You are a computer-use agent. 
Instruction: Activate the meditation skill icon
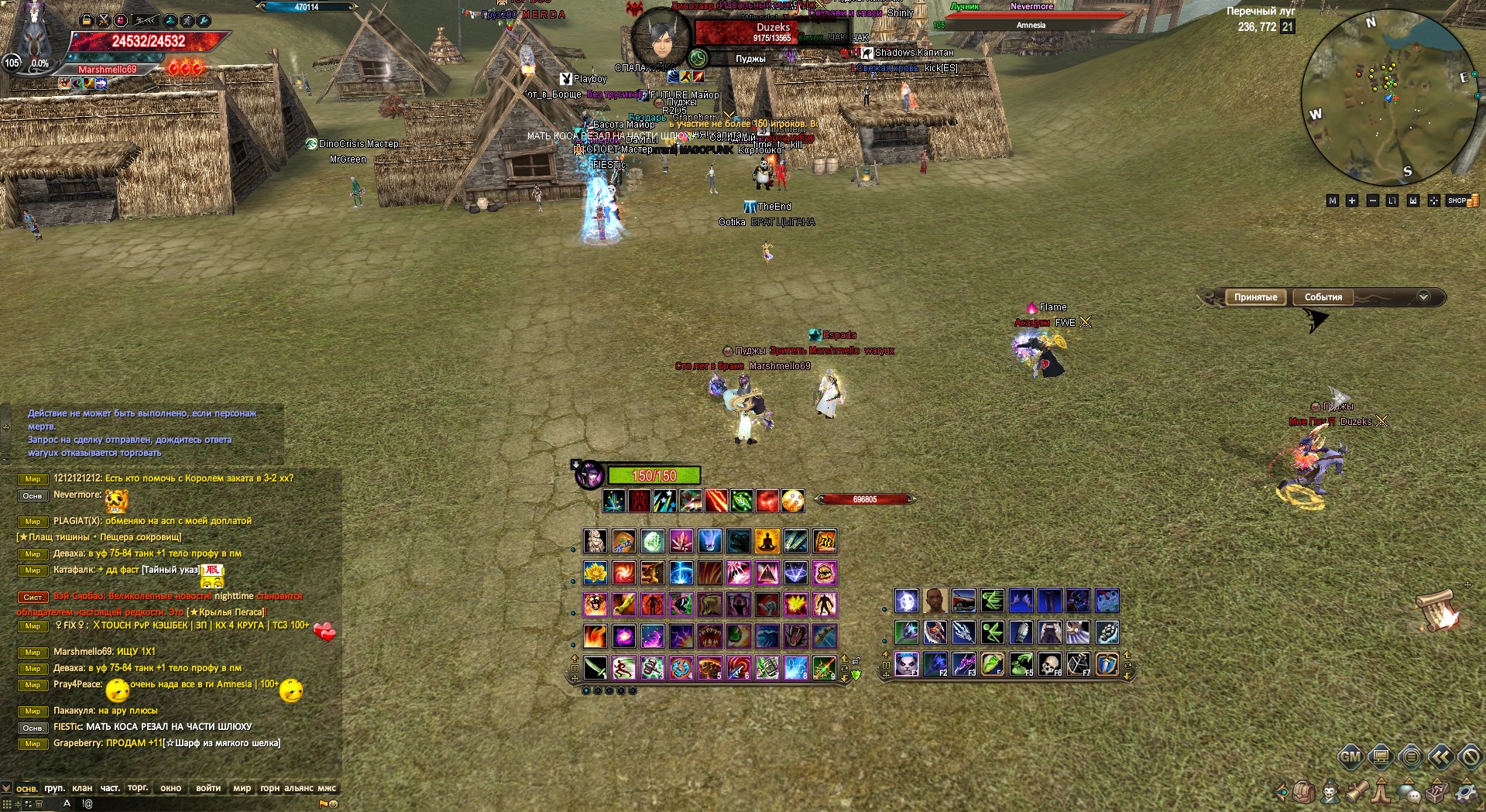pos(767,541)
